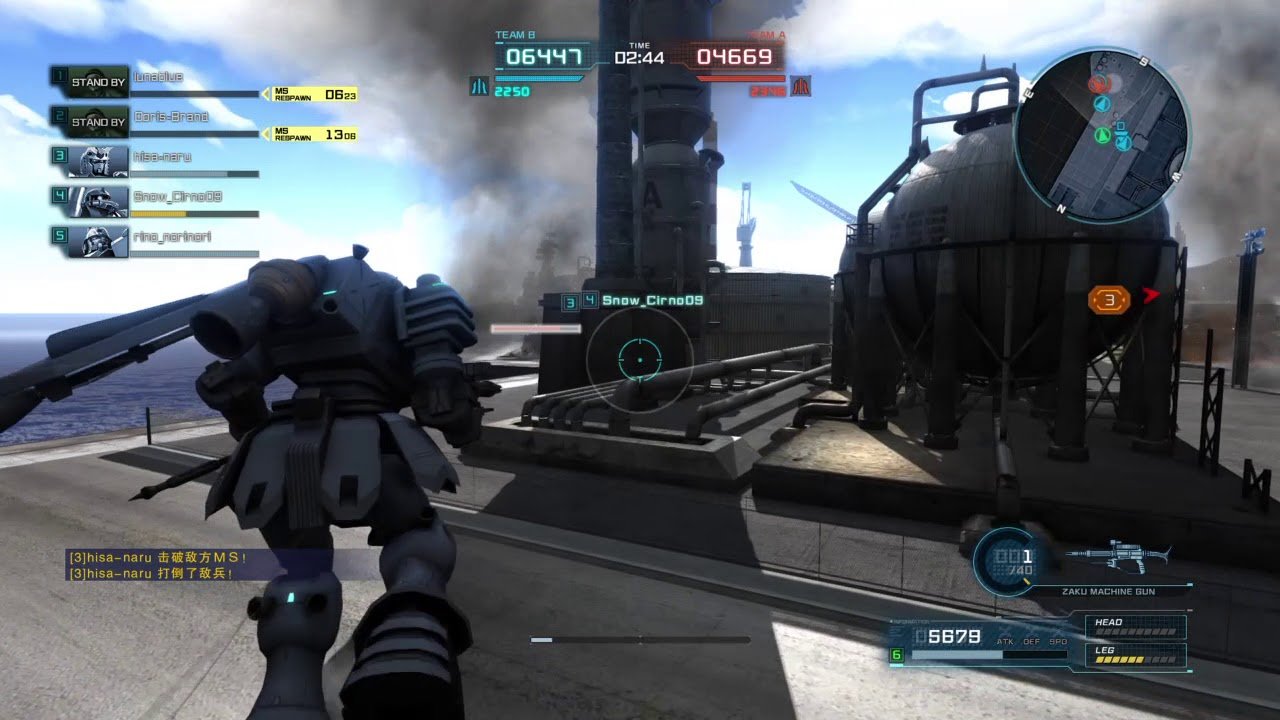Click the Snow_Cirno09 ally name tag
This screenshot has width=1280, height=720.
[x=644, y=300]
